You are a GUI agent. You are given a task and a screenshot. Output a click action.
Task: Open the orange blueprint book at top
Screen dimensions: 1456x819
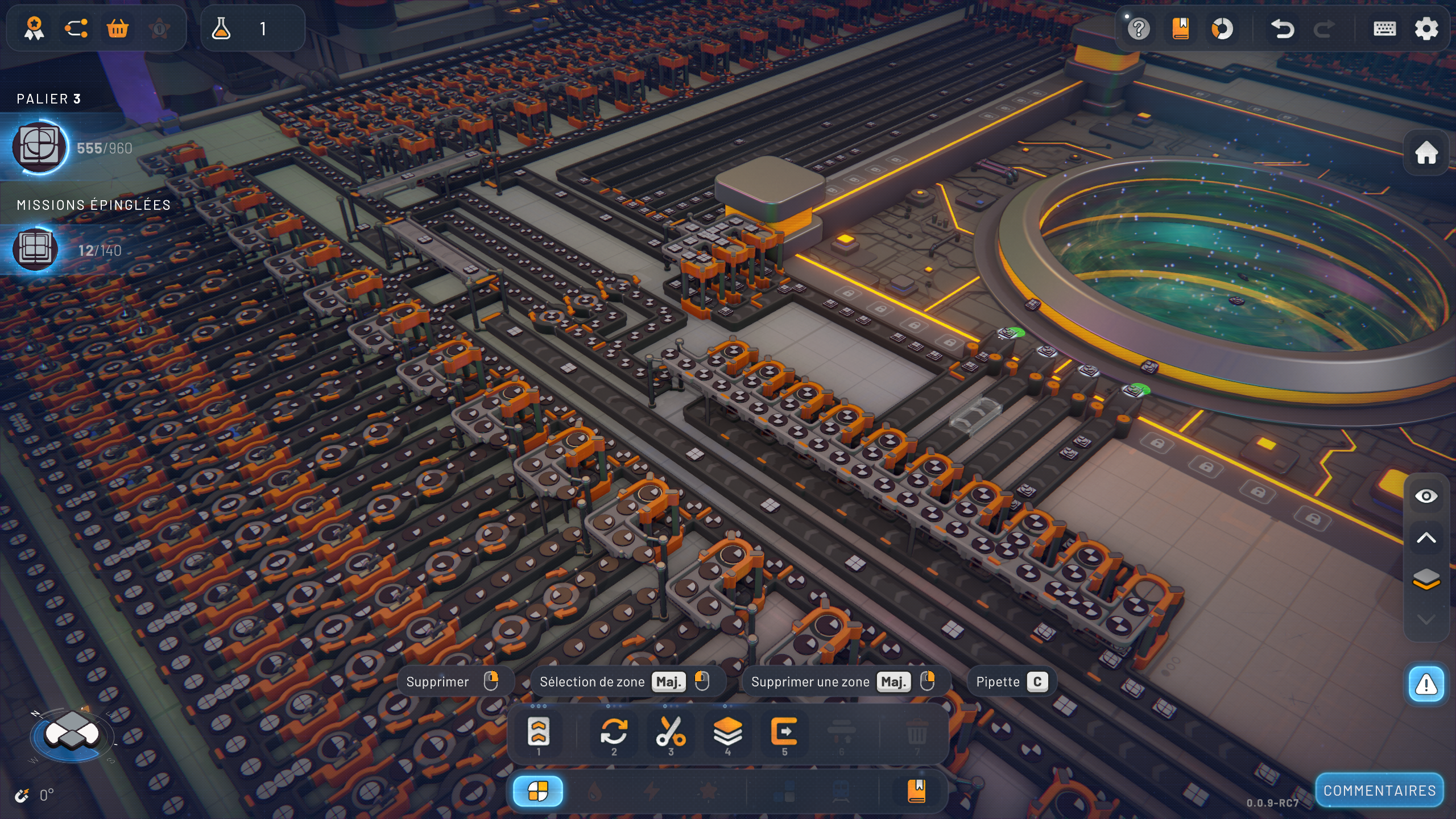(1181, 28)
